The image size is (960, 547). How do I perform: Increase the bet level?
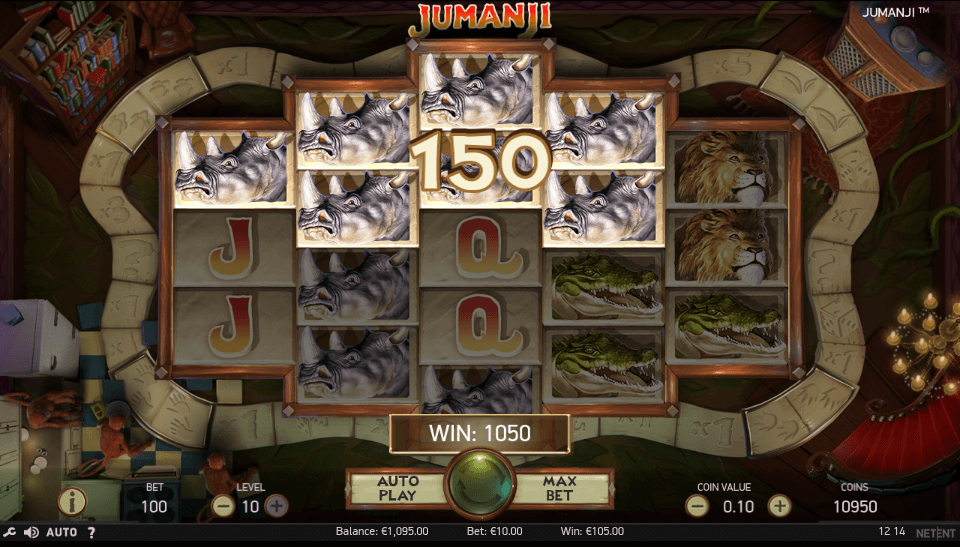coord(277,506)
